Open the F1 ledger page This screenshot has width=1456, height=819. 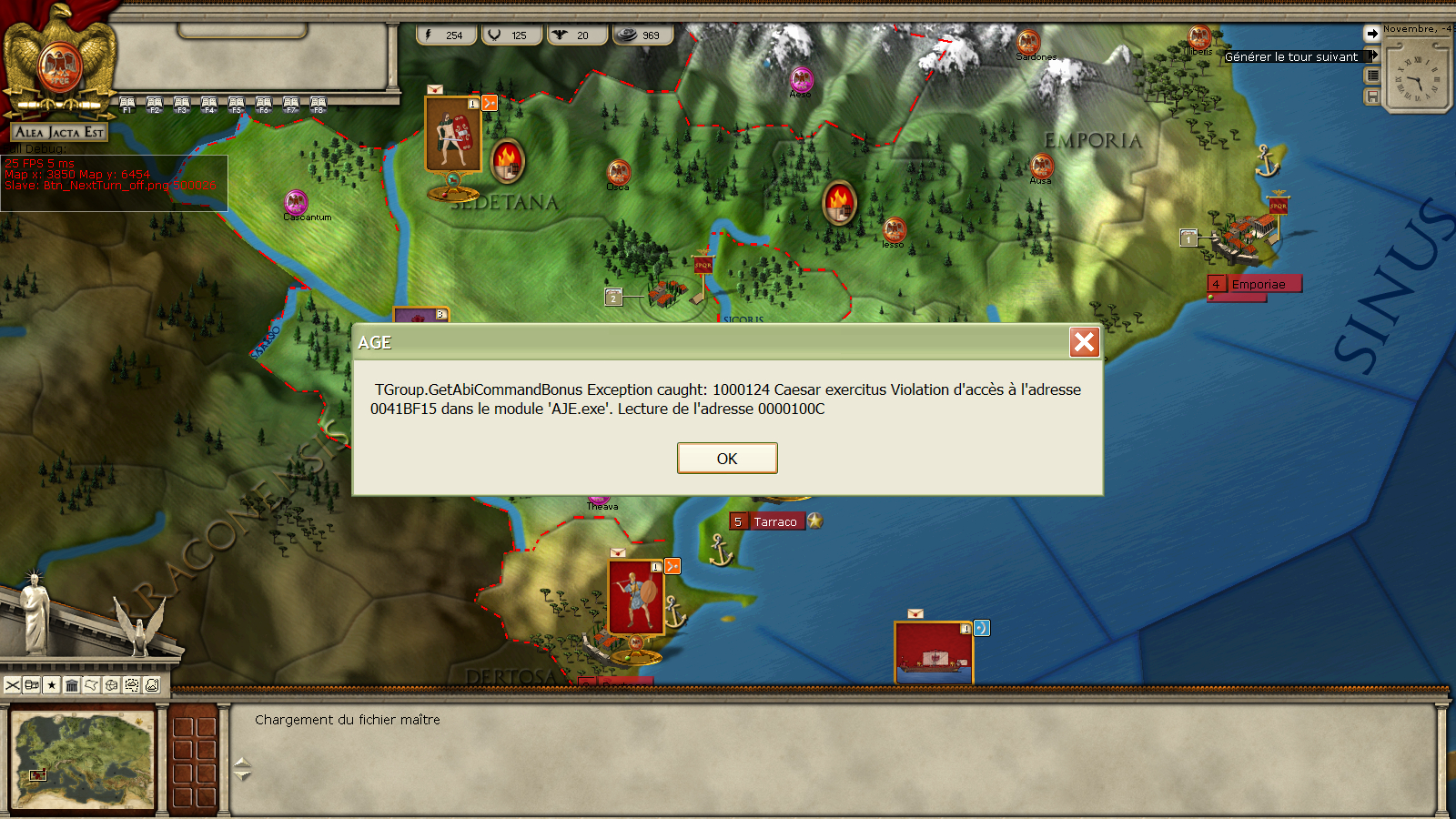click(x=127, y=105)
